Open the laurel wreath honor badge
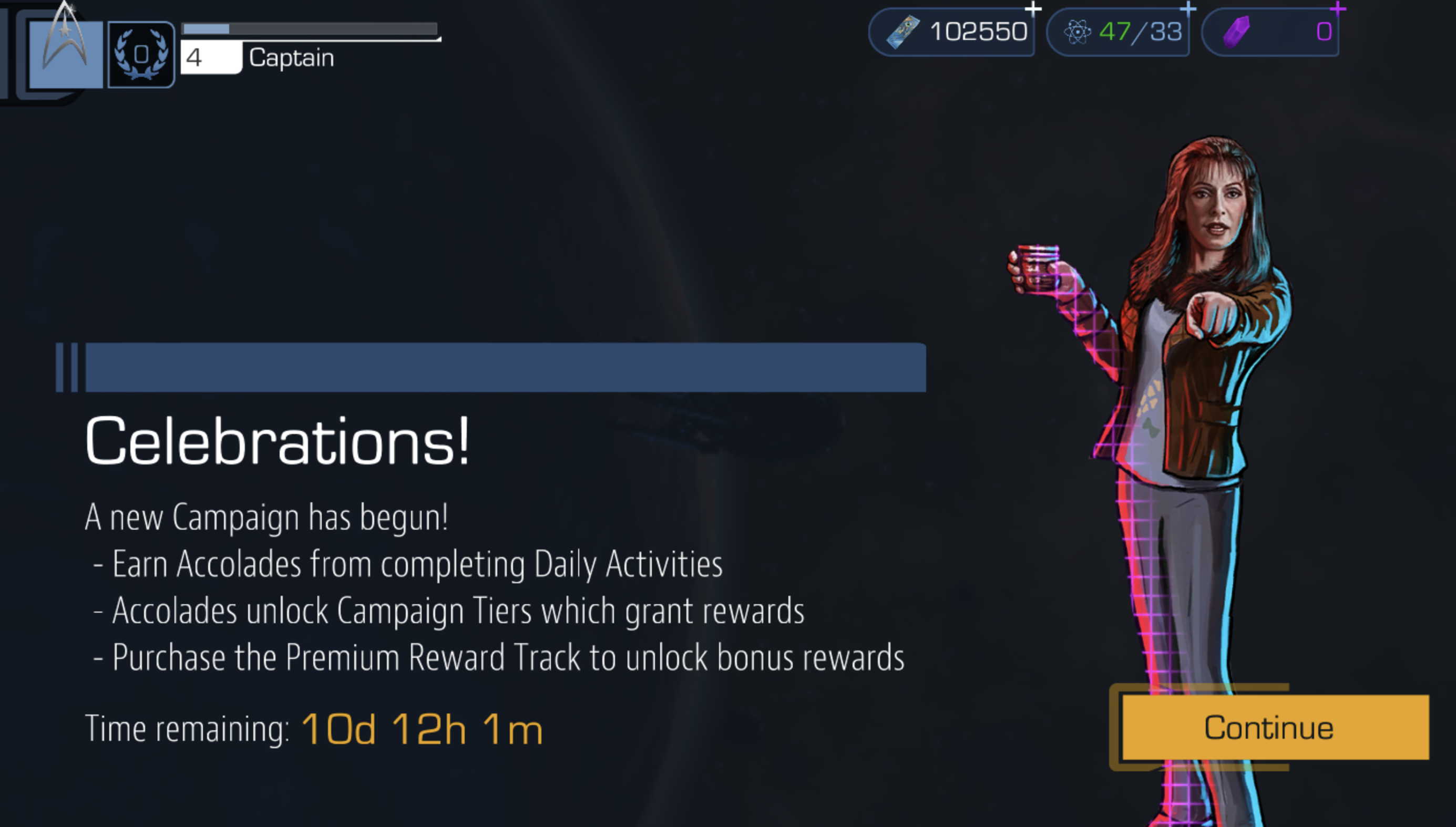The height and width of the screenshot is (827, 1456). click(141, 55)
